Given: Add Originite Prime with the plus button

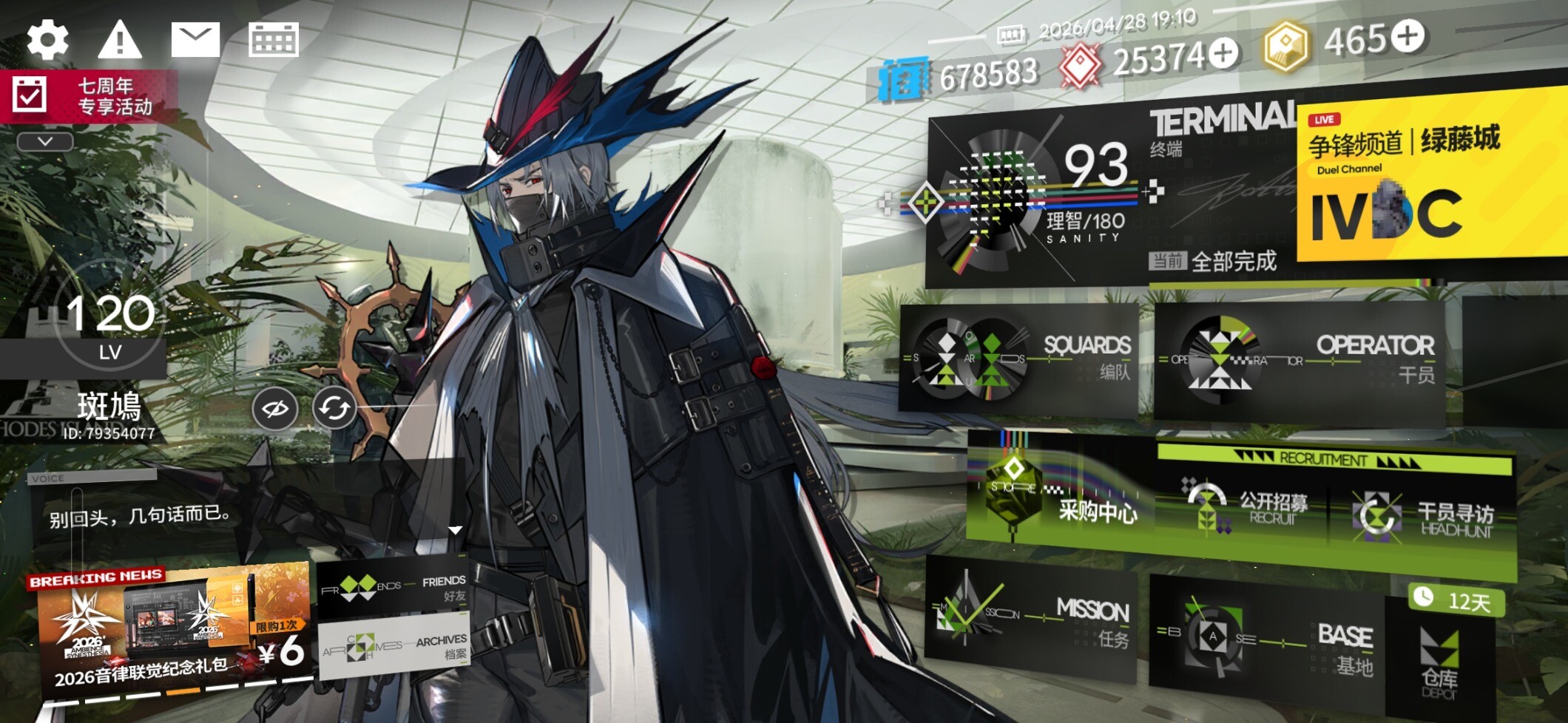Looking at the screenshot, I should click(x=1408, y=36).
